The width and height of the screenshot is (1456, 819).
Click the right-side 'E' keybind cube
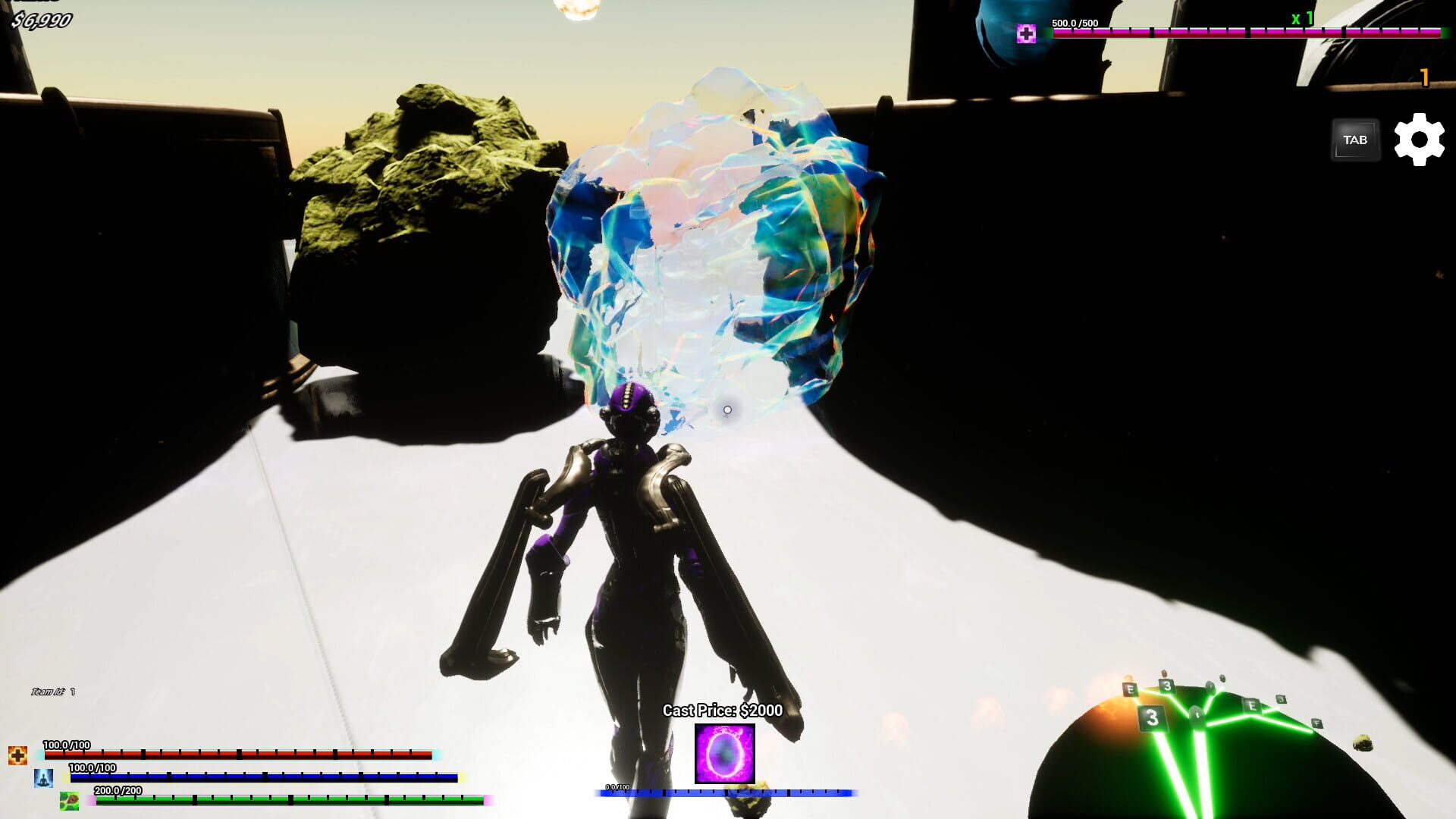click(x=1251, y=704)
